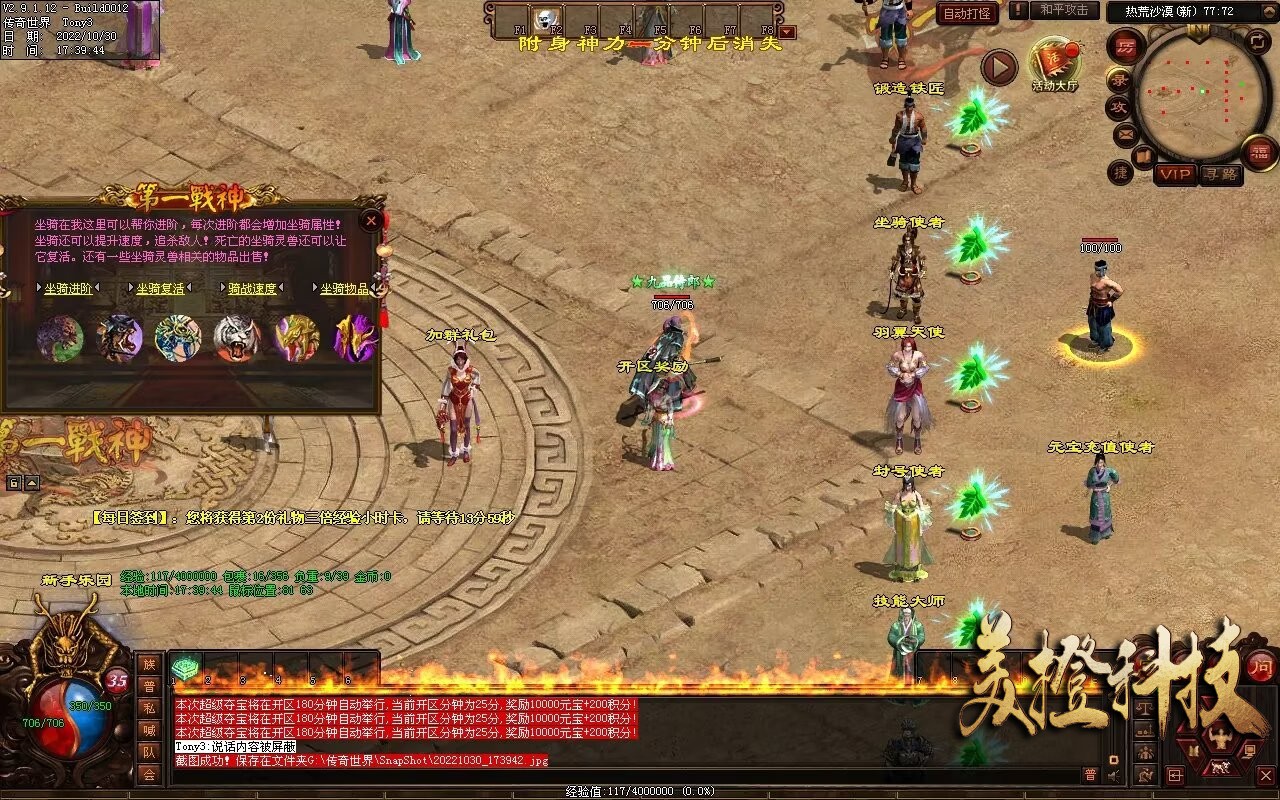Viewport: 1280px width, 800px height.
Task: Switch to the 族 clan chat channel
Action: pyautogui.click(x=149, y=664)
